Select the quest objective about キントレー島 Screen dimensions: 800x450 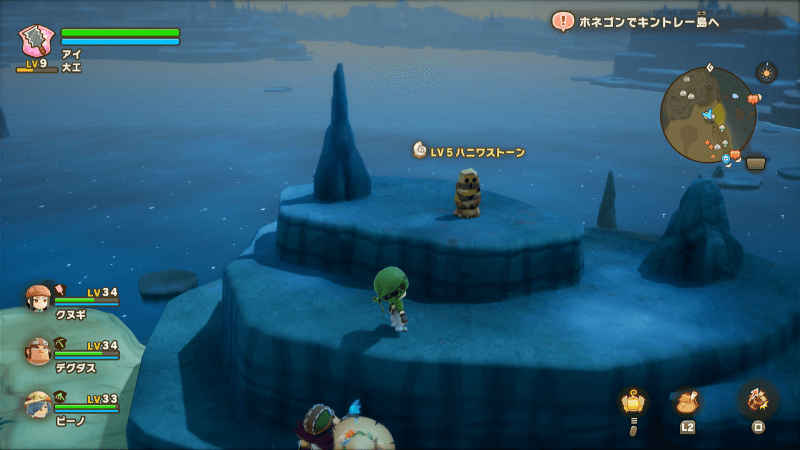click(640, 21)
